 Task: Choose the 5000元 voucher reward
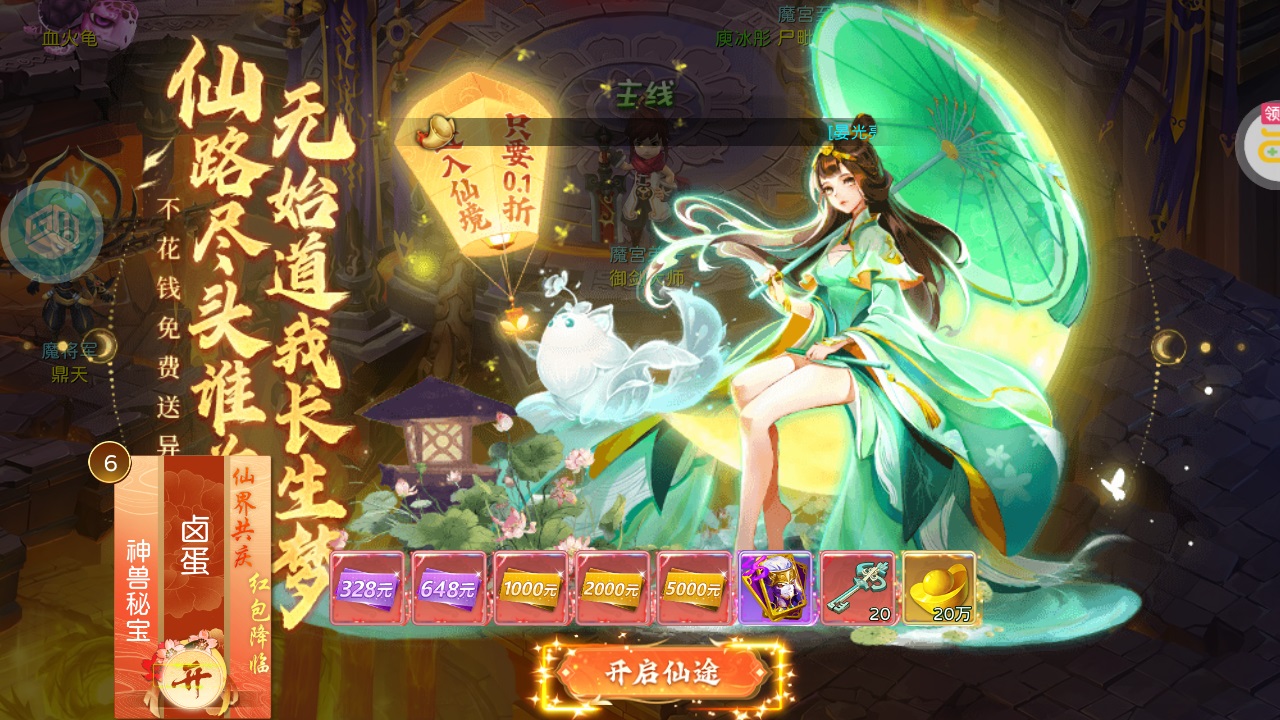(692, 589)
